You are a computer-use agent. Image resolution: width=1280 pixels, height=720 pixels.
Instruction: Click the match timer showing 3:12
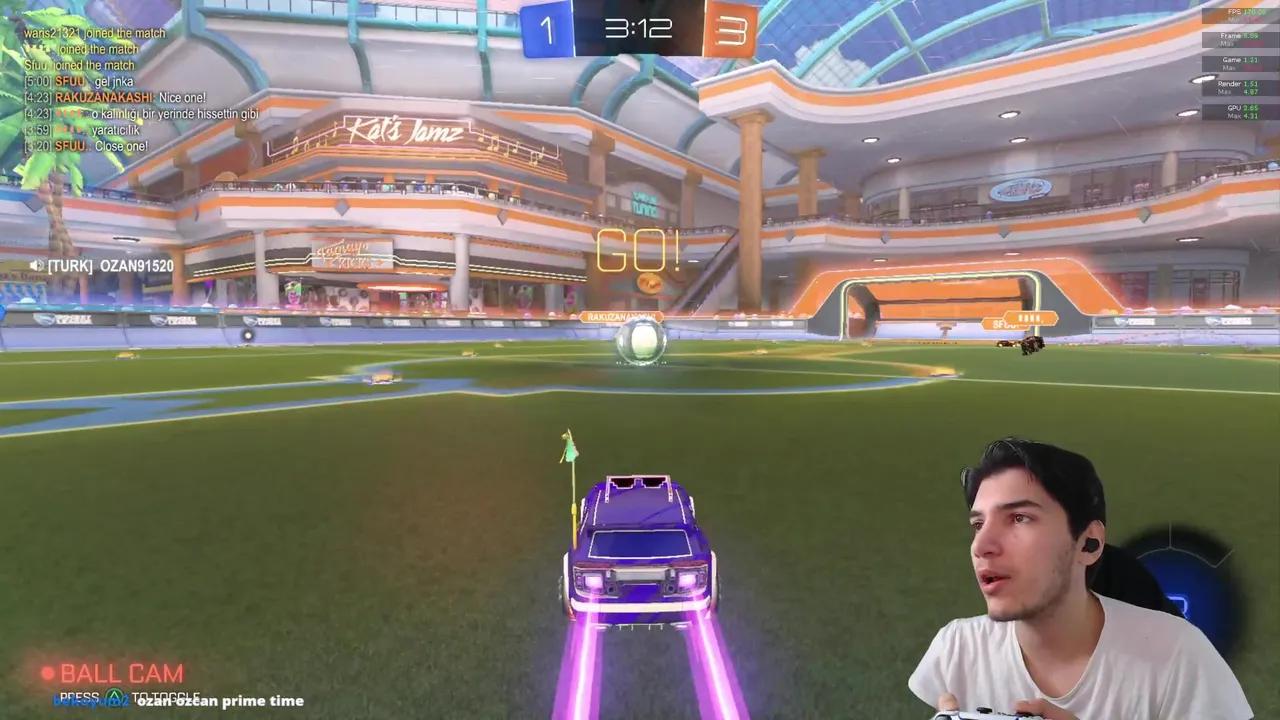(638, 28)
